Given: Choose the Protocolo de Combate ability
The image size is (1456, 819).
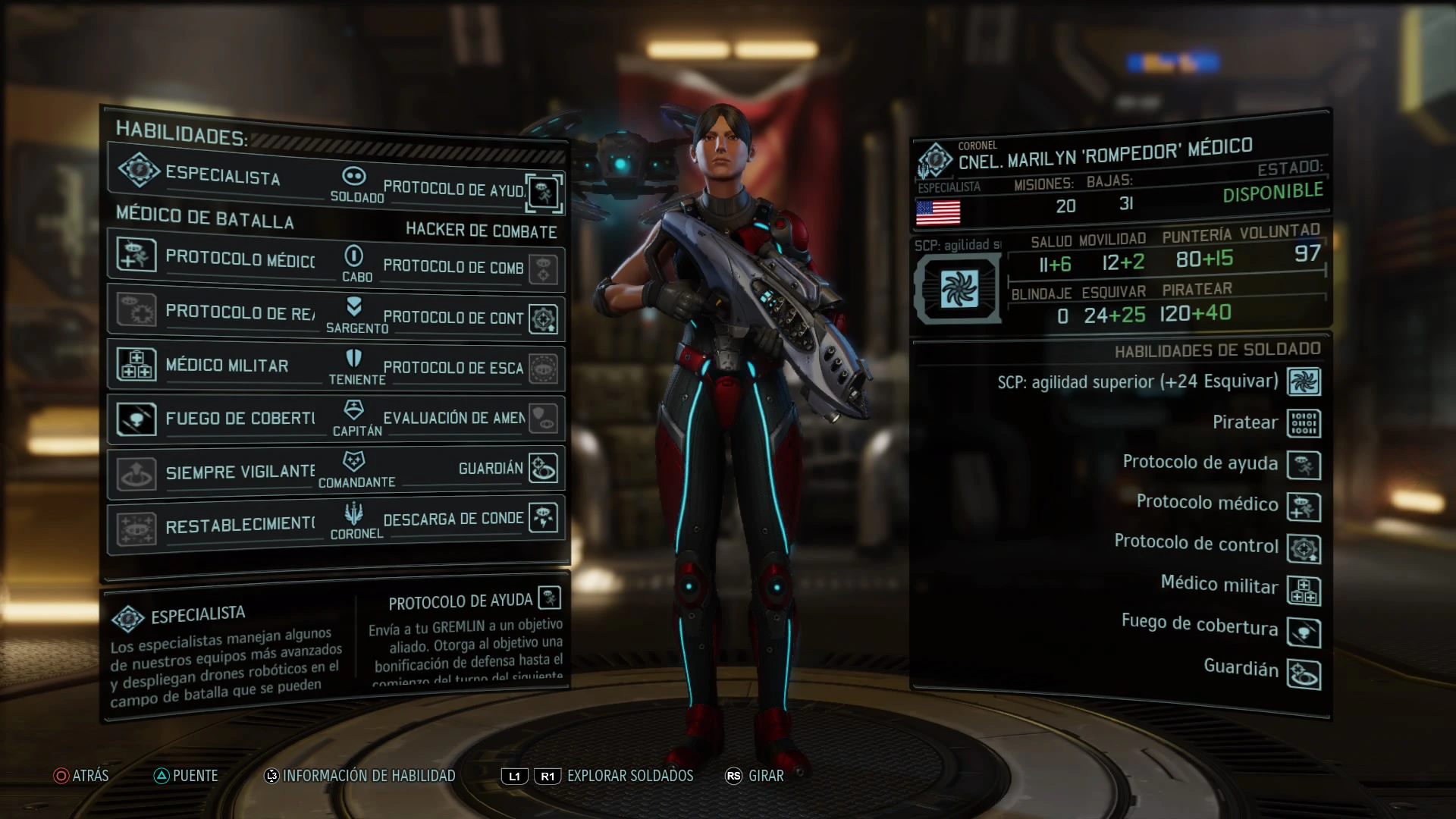Looking at the screenshot, I should (470, 268).
